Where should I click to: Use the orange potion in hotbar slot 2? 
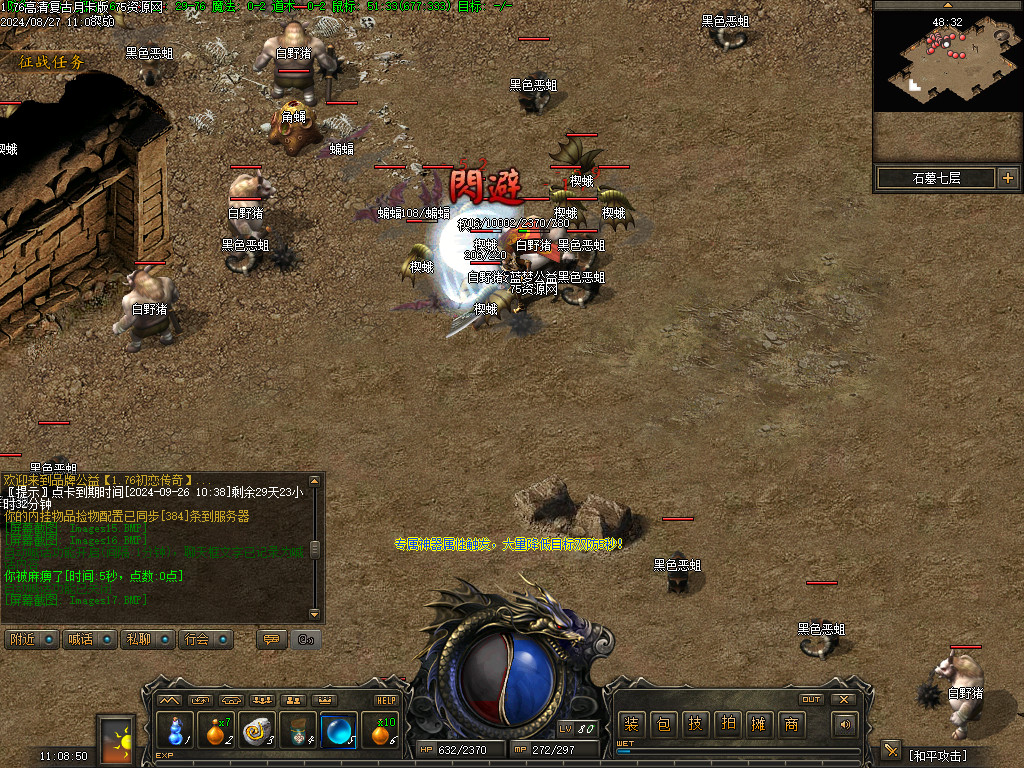click(217, 731)
